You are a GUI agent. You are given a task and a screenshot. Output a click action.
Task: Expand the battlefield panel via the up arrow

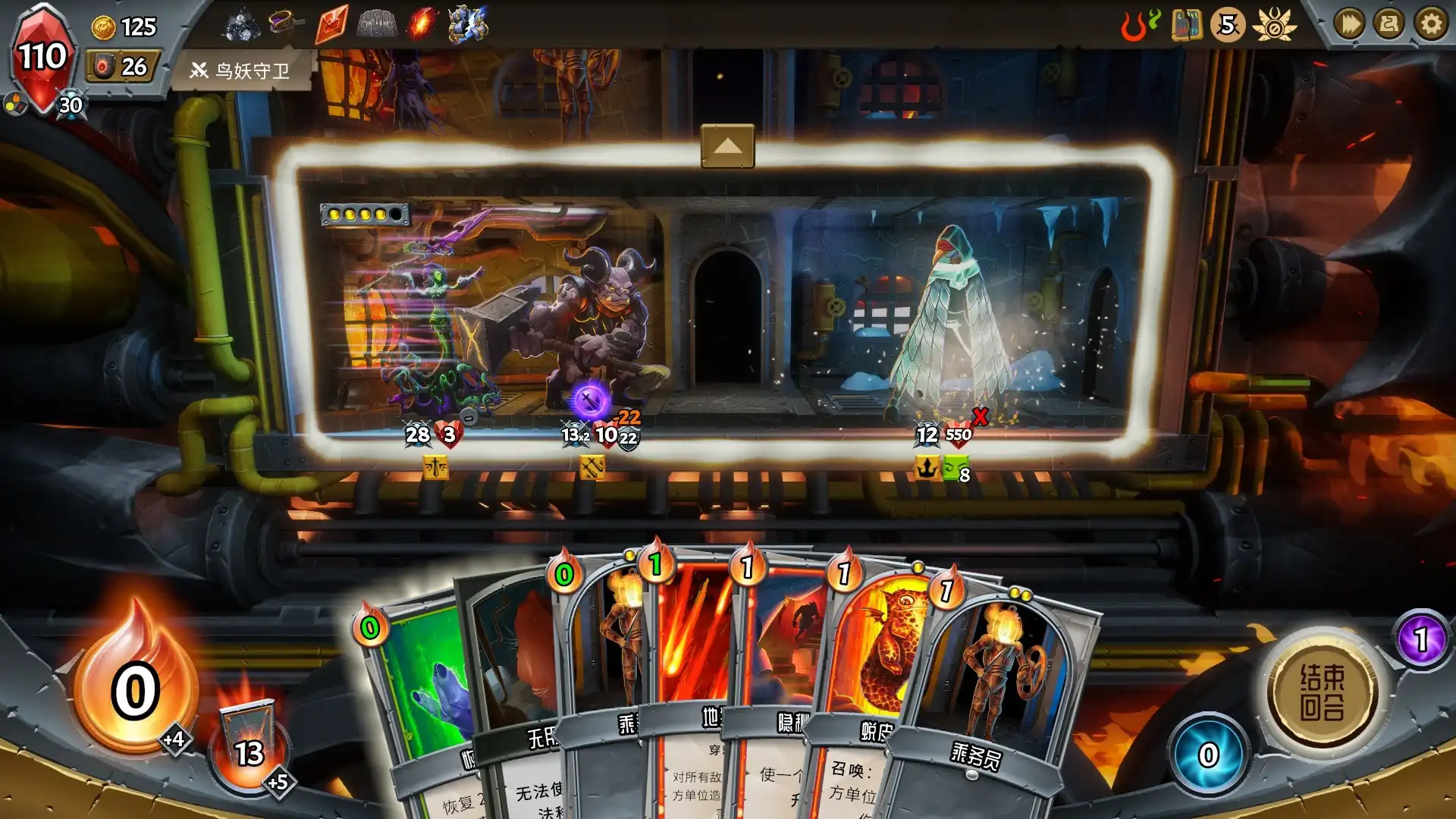[728, 144]
